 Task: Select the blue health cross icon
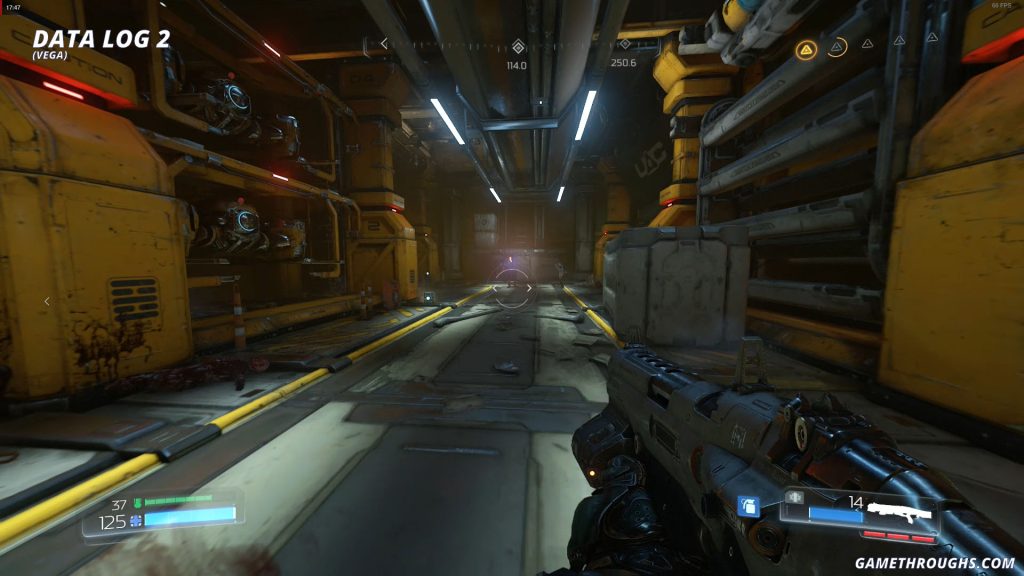(135, 520)
